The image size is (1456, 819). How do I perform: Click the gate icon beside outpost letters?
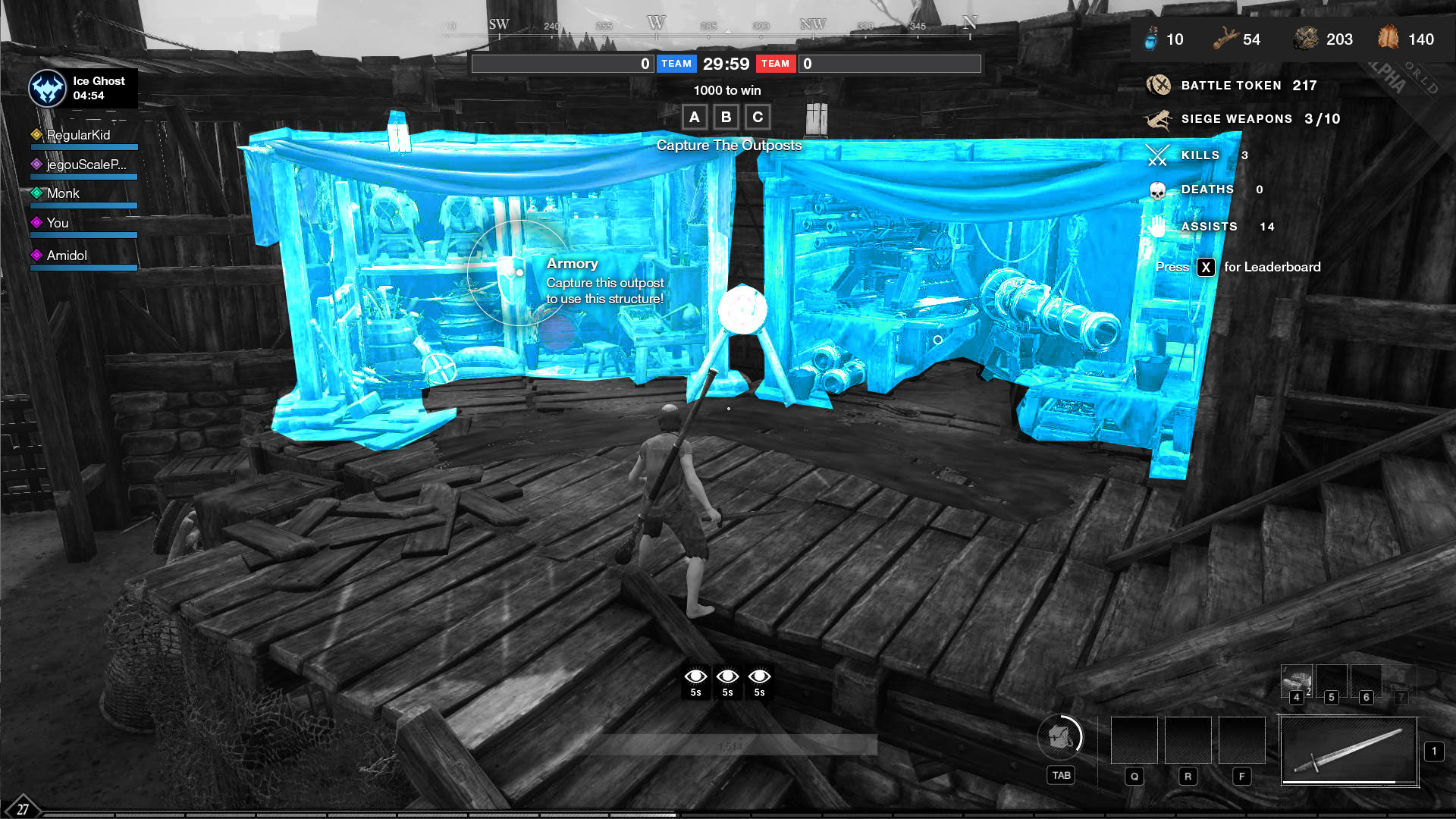coord(816,118)
